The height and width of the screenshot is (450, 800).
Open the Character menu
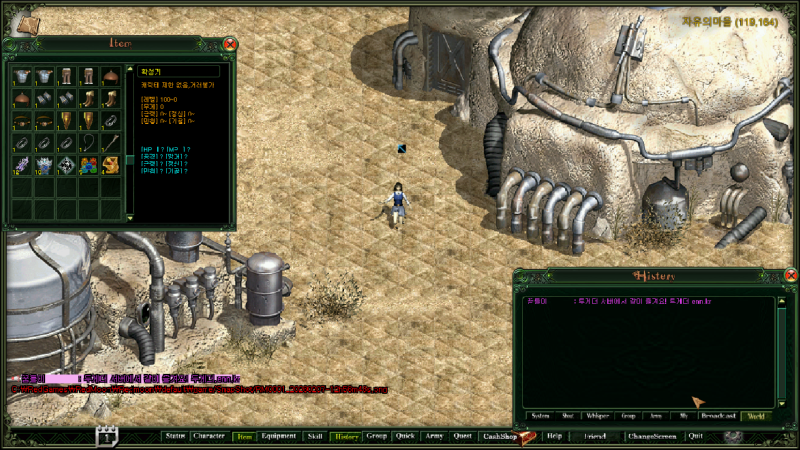[209, 437]
